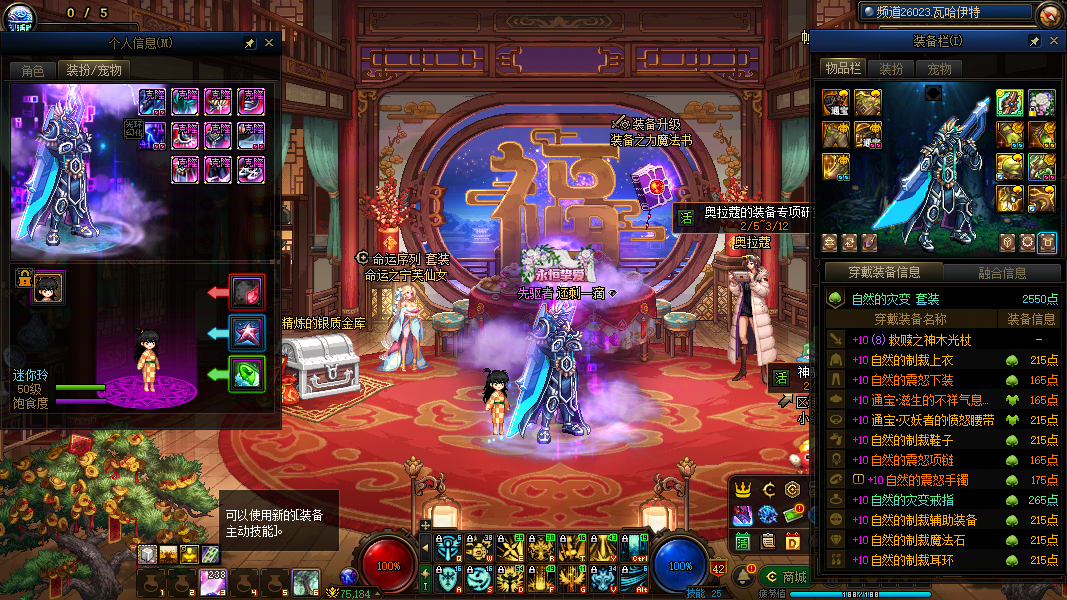1067x600 pixels.
Task: Switch to the 角色 tab
Action: pos(32,70)
